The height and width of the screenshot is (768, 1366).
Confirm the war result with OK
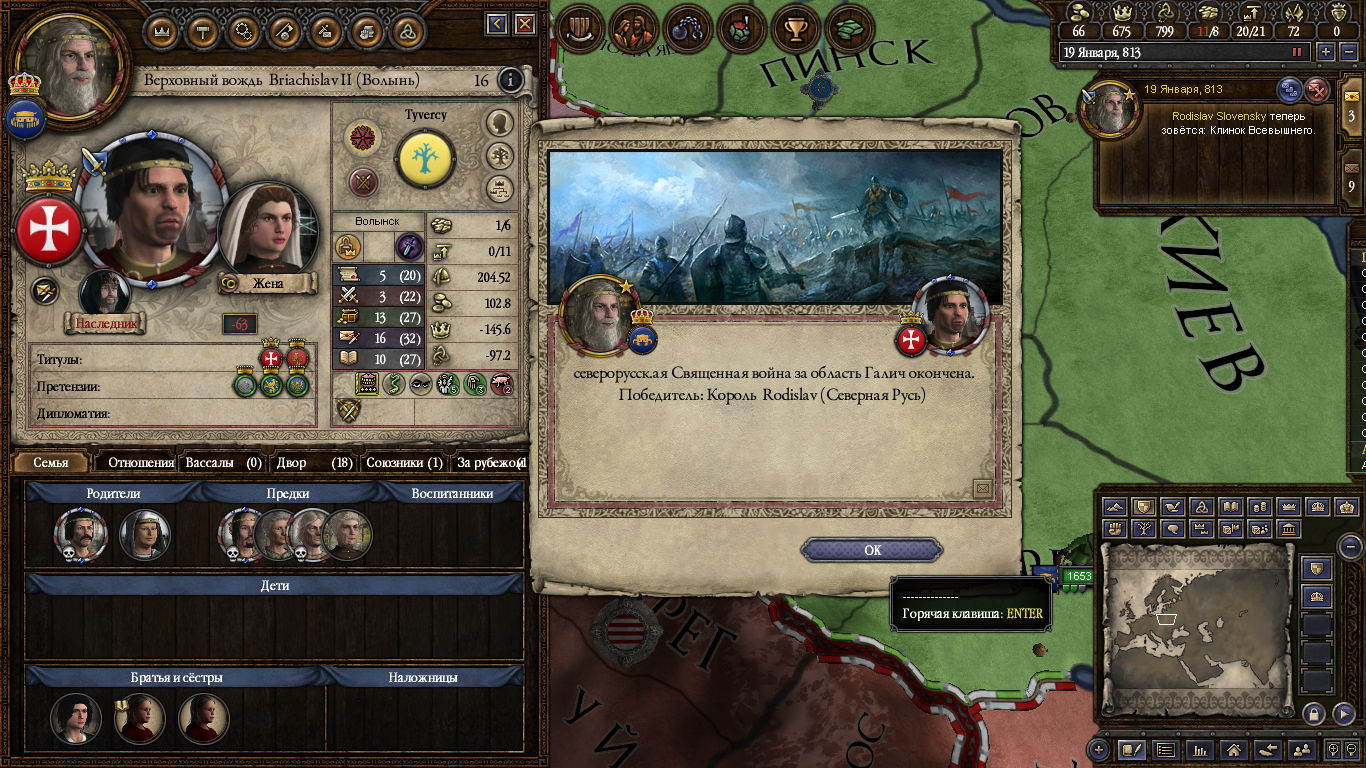click(x=872, y=550)
